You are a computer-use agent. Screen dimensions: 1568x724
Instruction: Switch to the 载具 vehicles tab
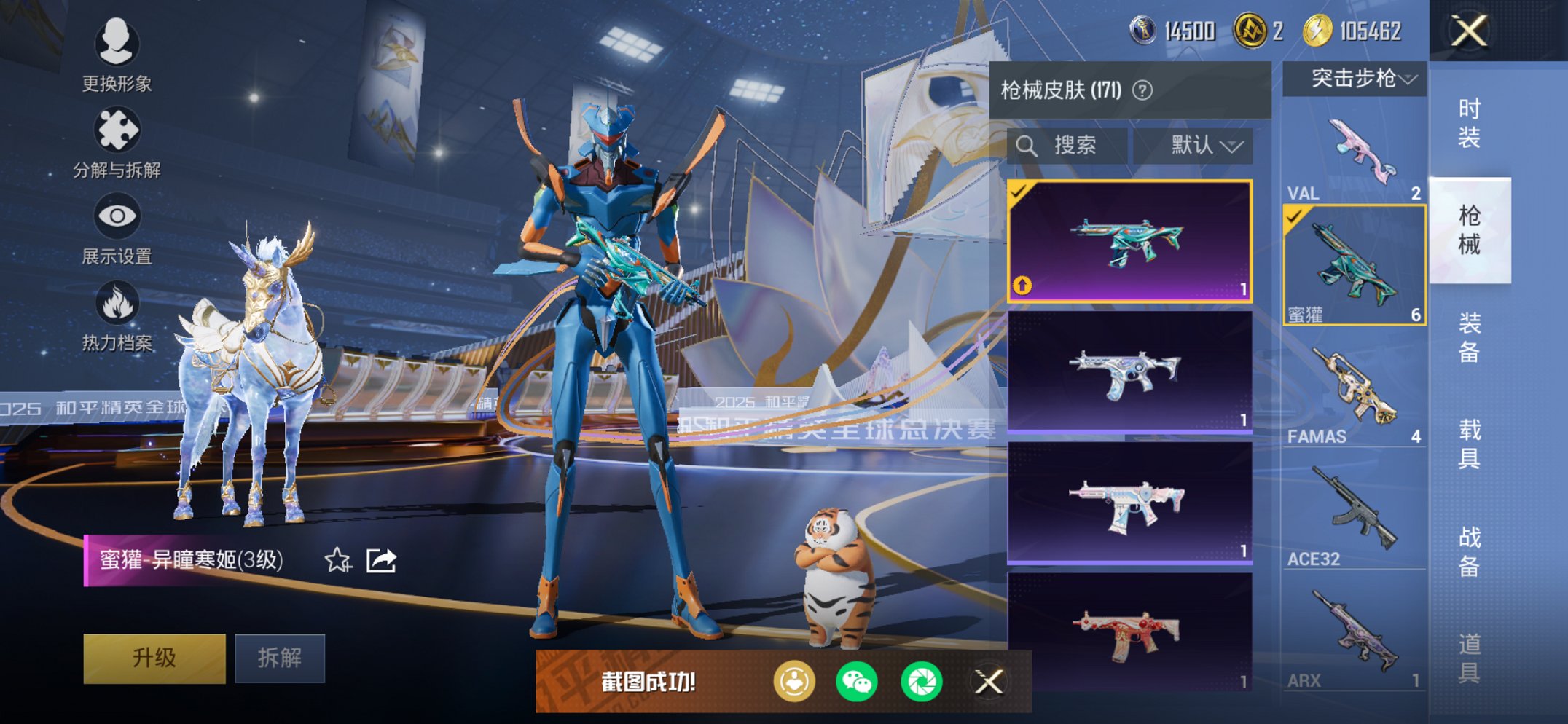(x=1469, y=444)
